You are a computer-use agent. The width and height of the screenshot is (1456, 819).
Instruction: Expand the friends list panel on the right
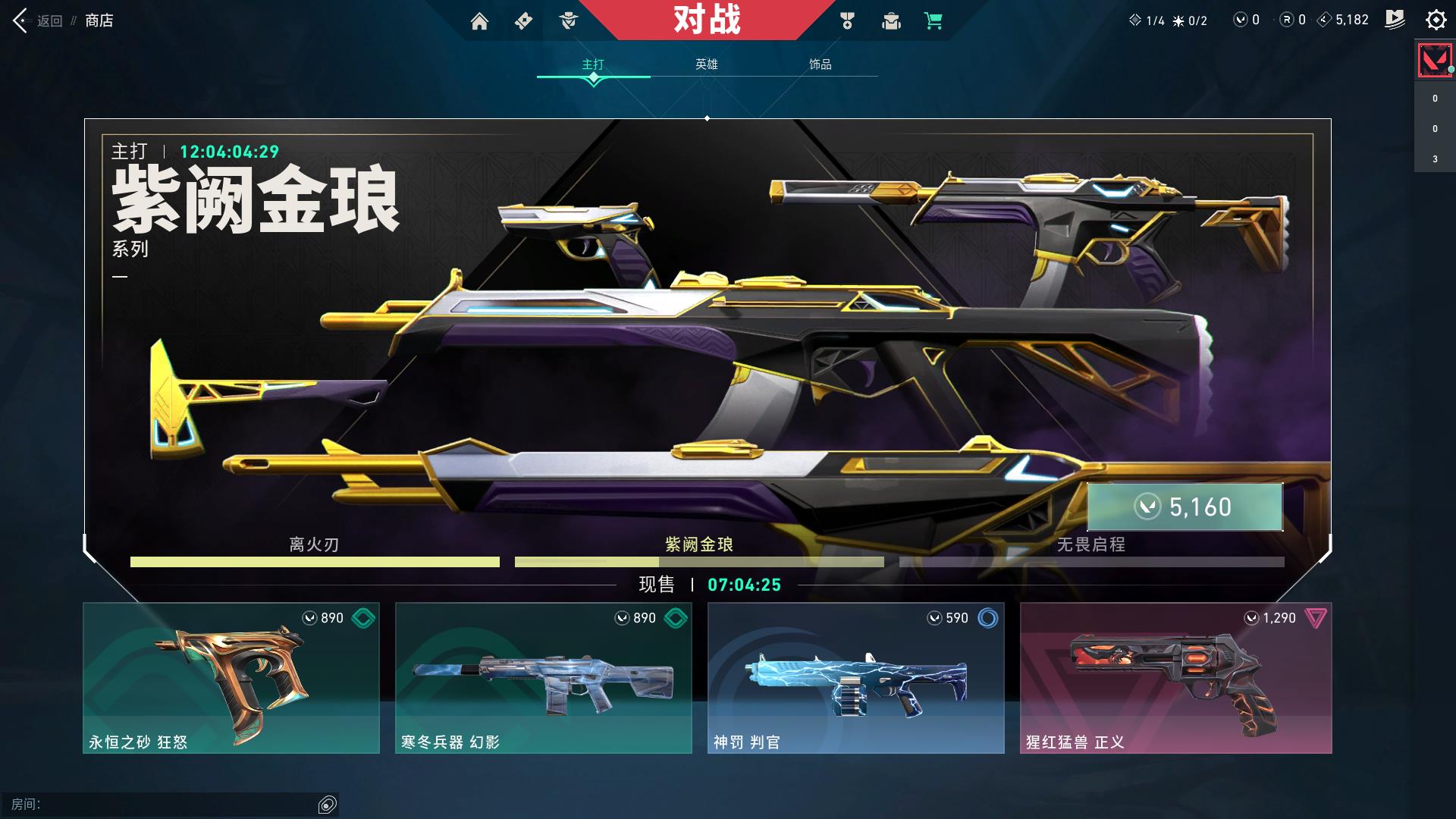pos(1433,129)
